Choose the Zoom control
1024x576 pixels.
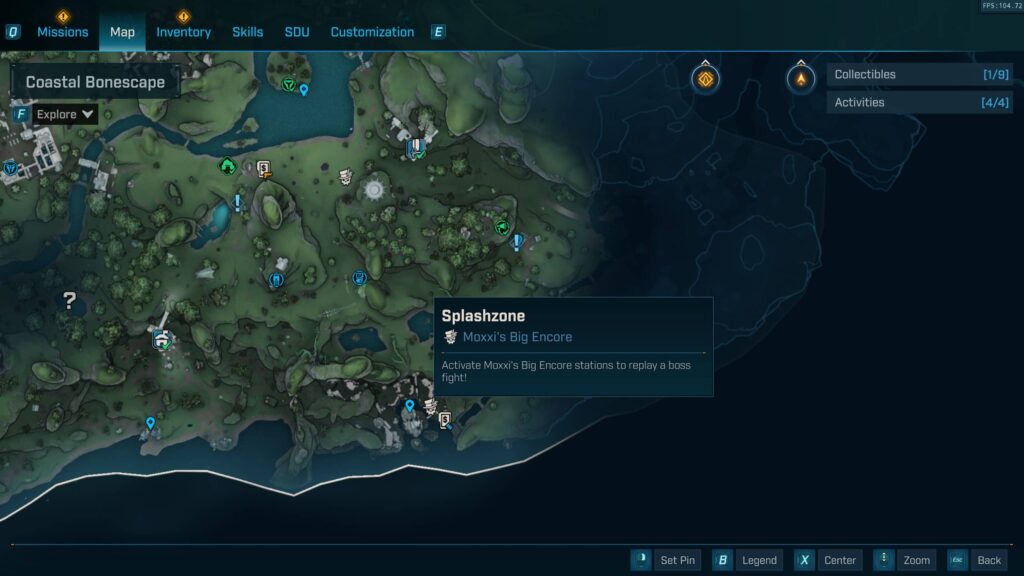click(x=905, y=560)
